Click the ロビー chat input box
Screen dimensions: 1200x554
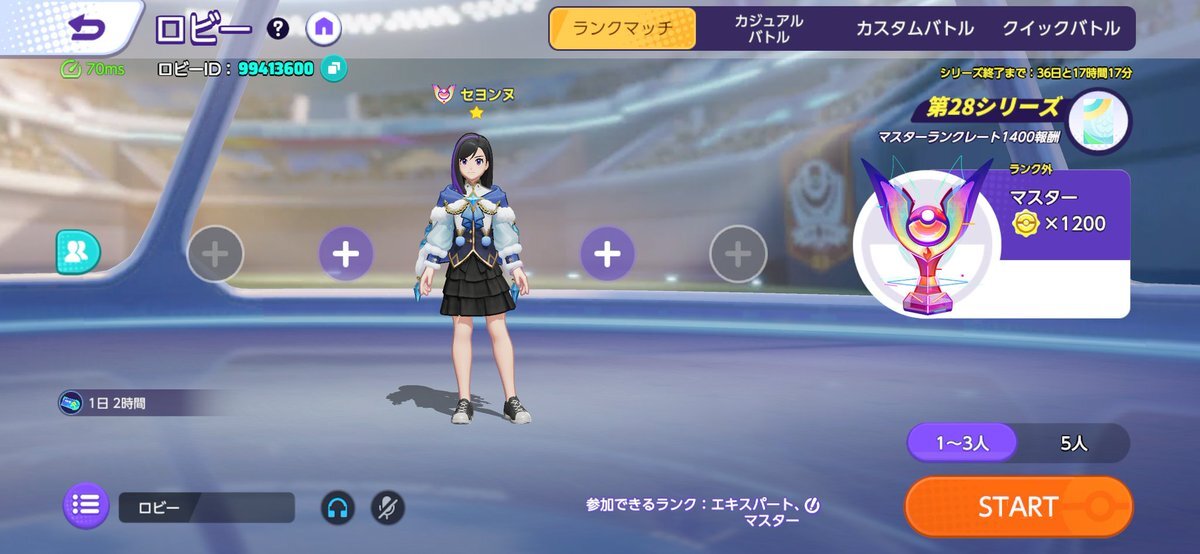206,507
